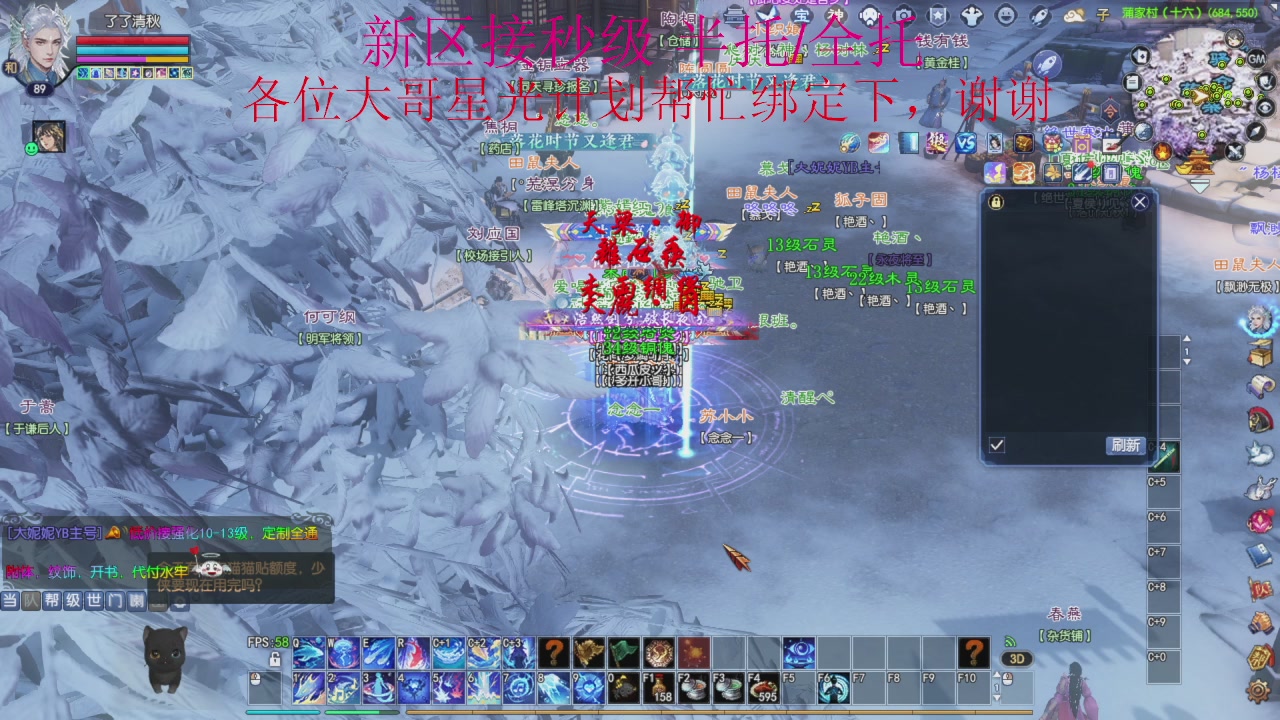This screenshot has height=720, width=1280.
Task: Open the smiley emote icon on top bar
Action: [1004, 13]
